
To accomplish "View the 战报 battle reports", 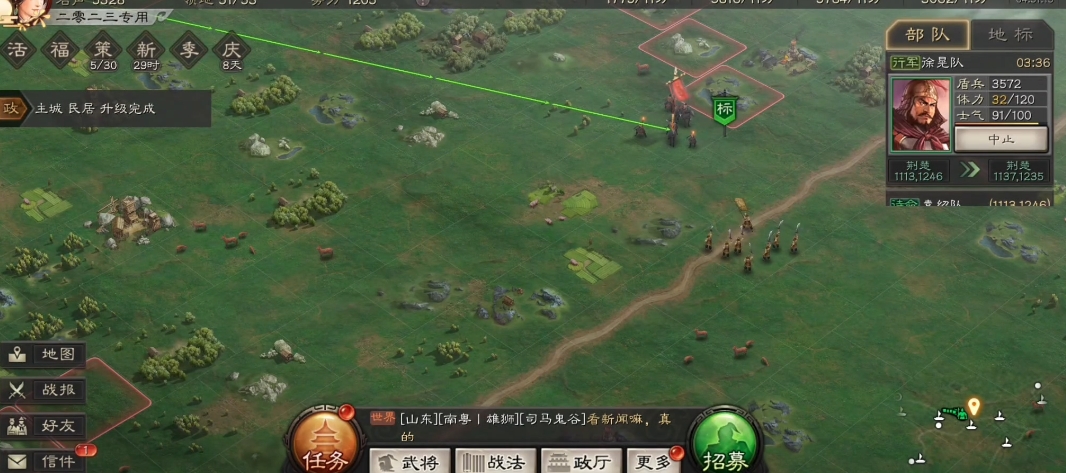I will (44, 391).
